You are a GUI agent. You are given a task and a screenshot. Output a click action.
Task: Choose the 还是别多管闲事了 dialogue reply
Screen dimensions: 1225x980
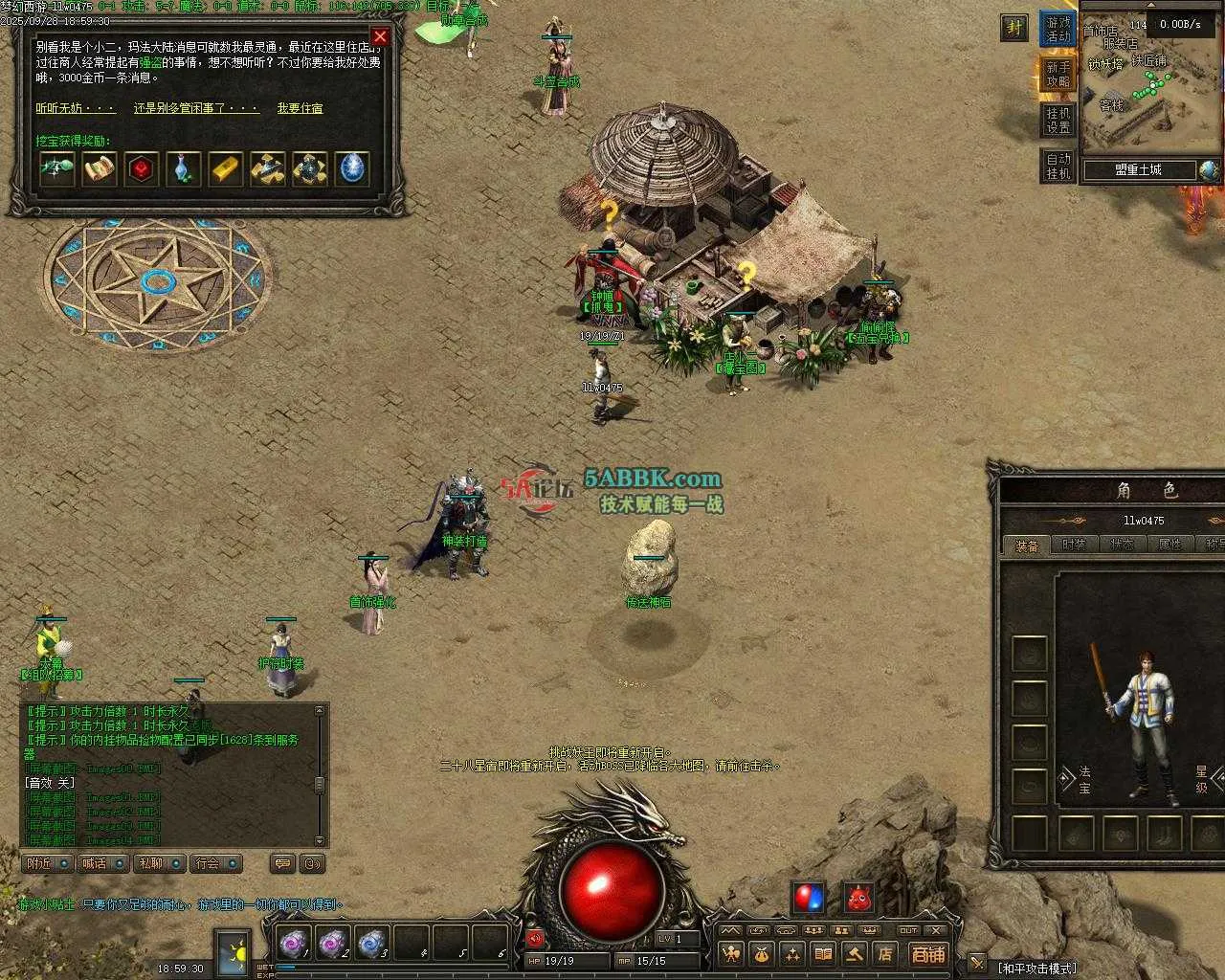(196, 108)
